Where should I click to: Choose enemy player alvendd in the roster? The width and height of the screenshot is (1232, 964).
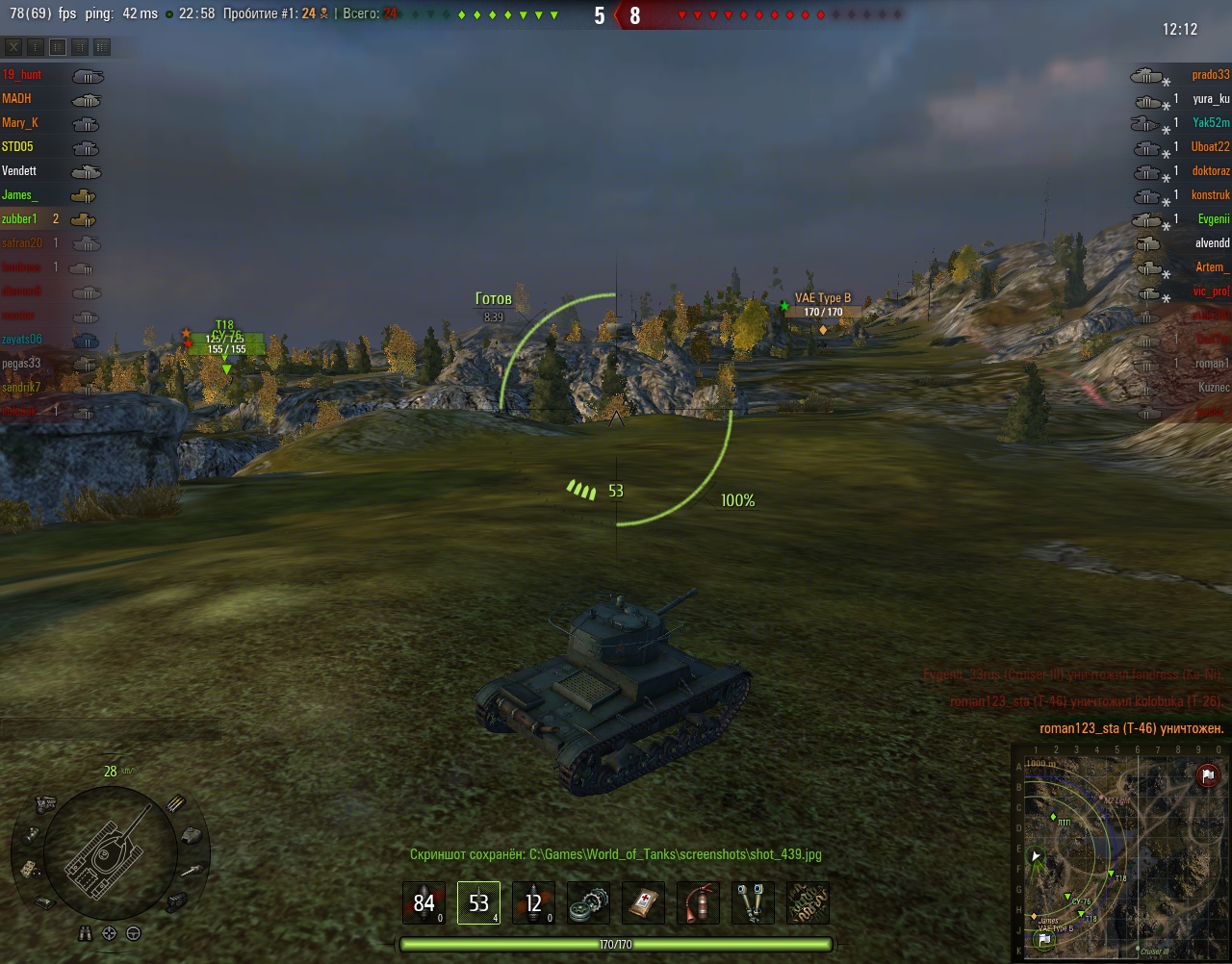pos(1212,243)
